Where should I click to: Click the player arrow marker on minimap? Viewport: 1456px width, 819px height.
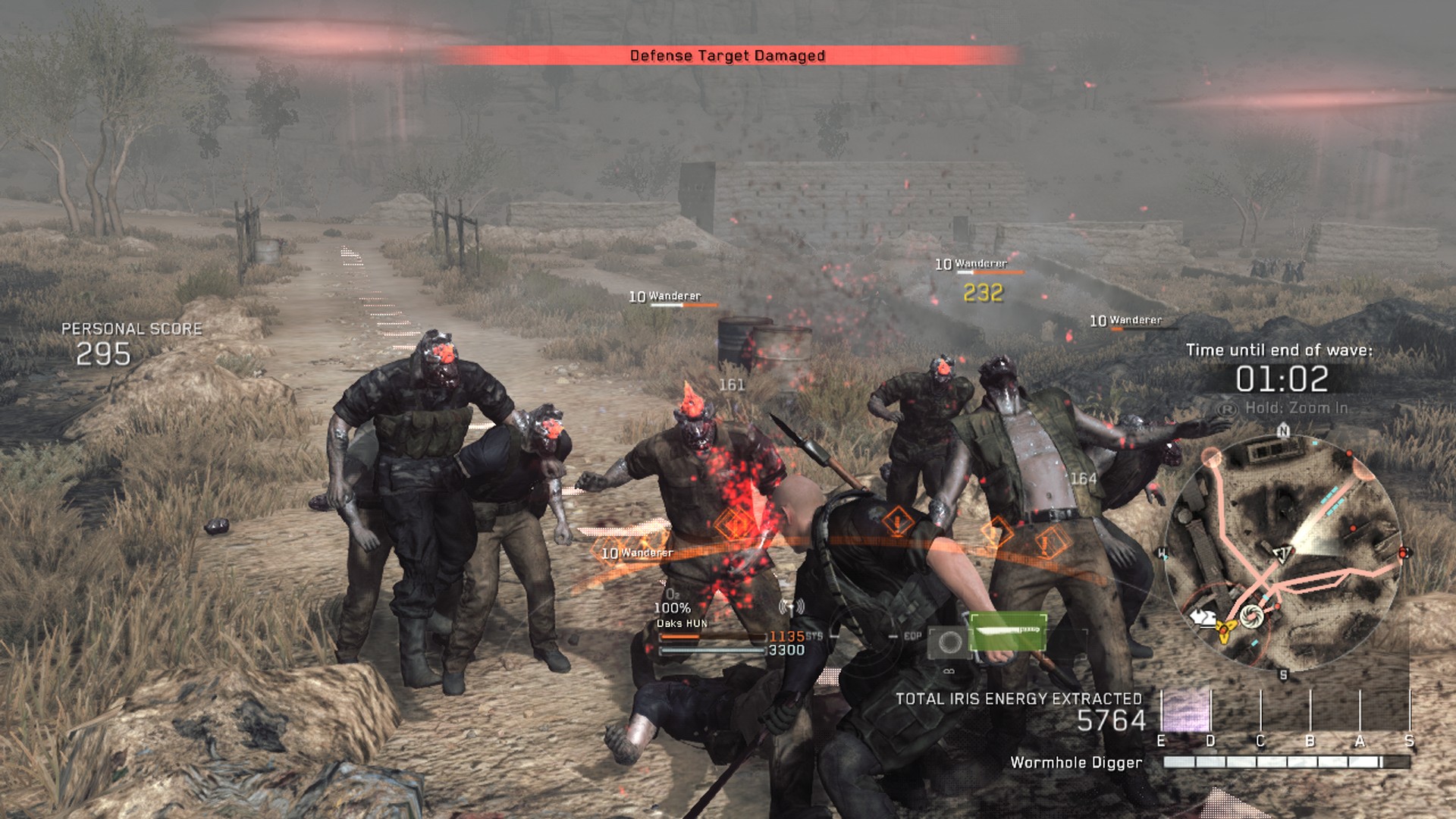(x=1282, y=553)
